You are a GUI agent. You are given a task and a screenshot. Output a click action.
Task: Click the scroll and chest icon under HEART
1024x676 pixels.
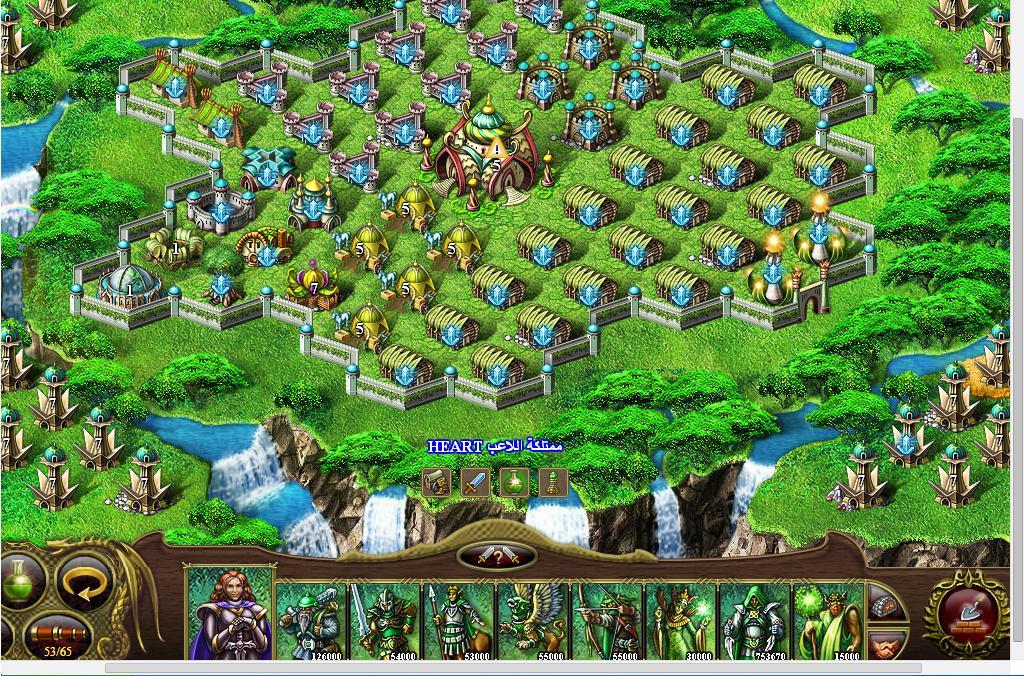436,483
